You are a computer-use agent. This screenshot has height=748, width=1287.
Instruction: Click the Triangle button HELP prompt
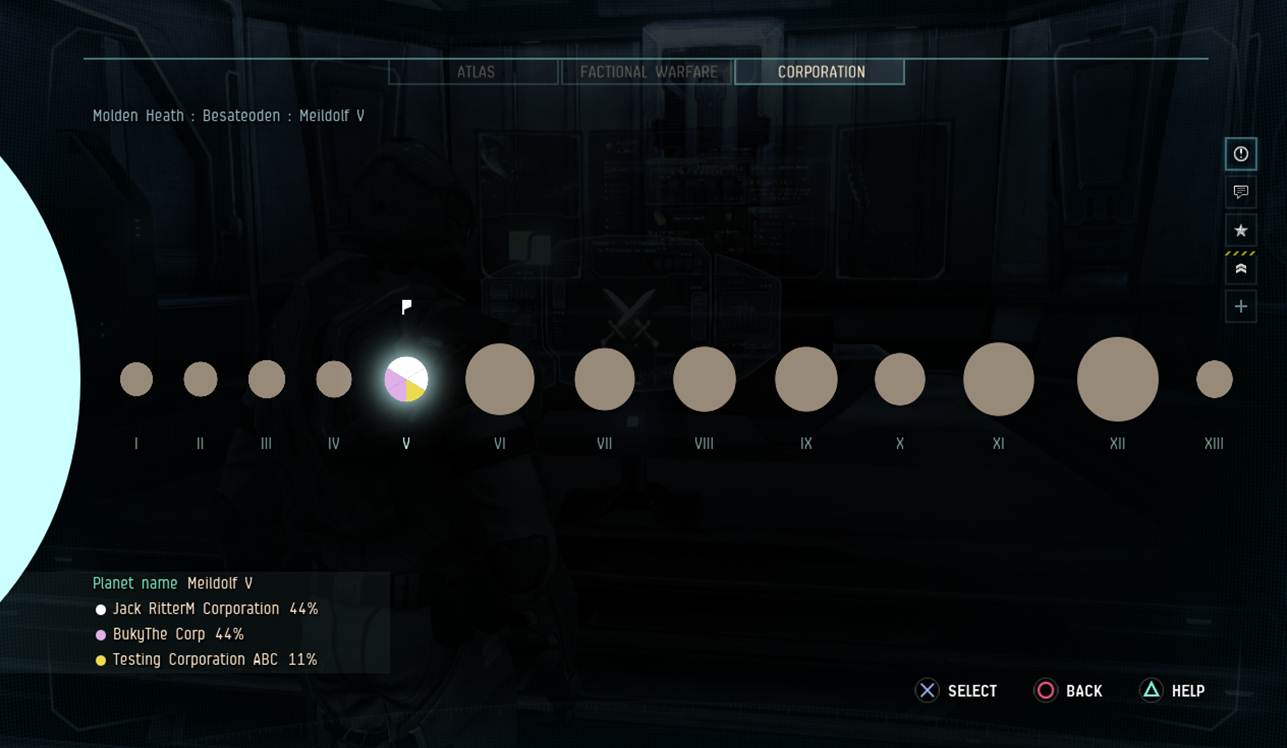click(1172, 690)
